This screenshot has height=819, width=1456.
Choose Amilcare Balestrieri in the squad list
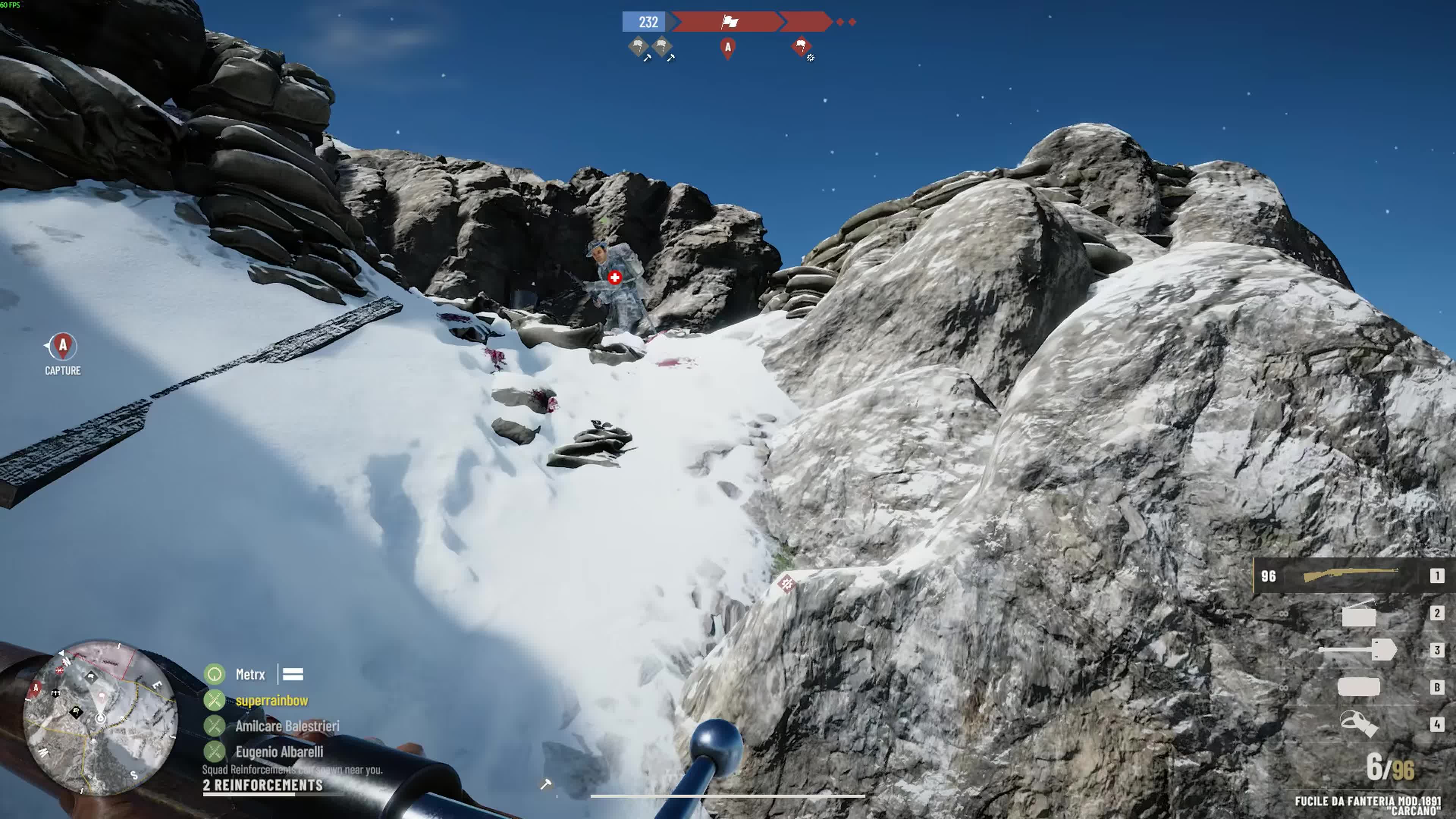[x=287, y=726]
